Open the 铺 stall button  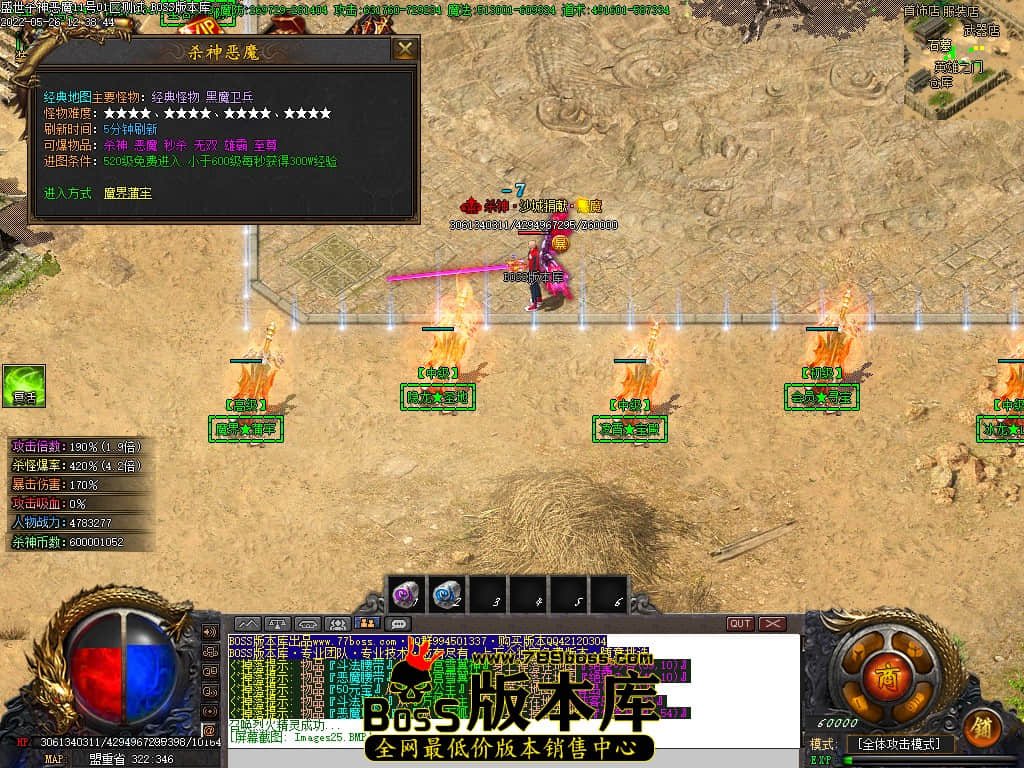tap(983, 727)
